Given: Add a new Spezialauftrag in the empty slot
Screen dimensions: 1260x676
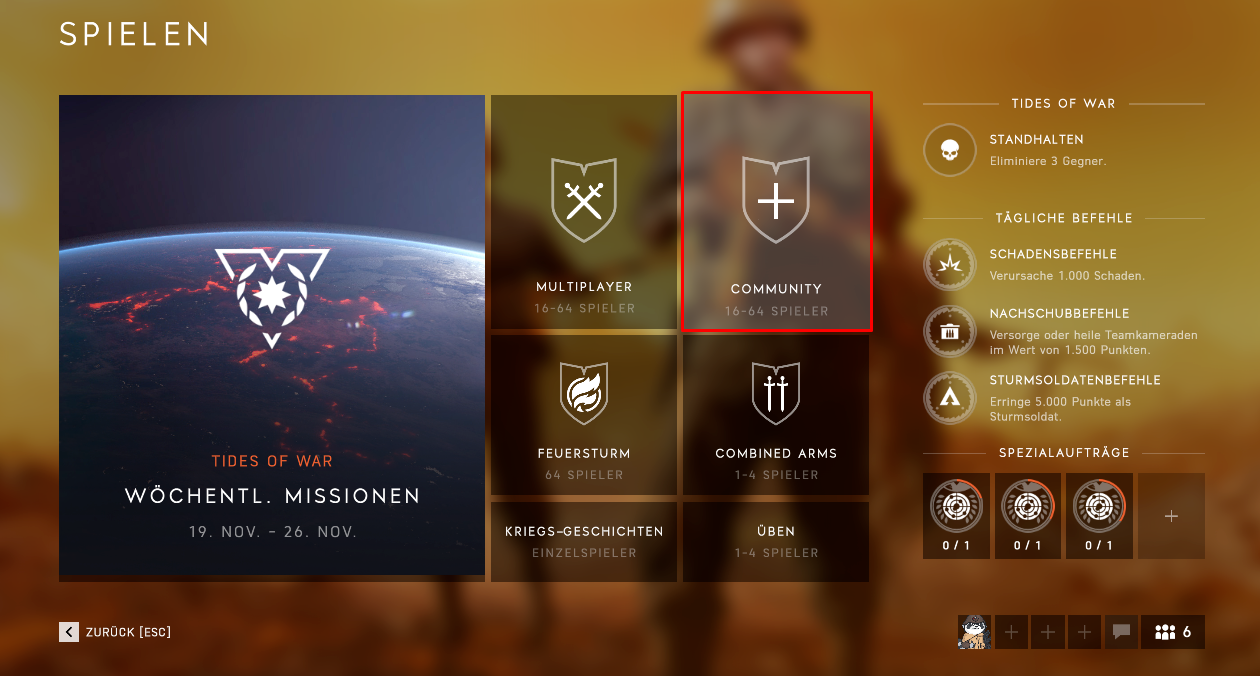Looking at the screenshot, I should click(x=1171, y=516).
